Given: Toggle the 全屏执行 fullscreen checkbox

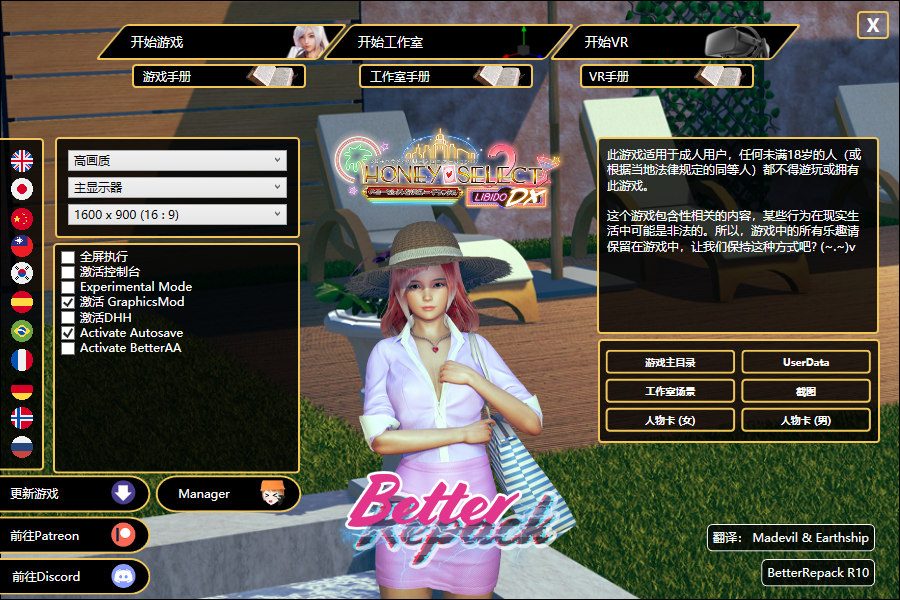Looking at the screenshot, I should click(68, 257).
